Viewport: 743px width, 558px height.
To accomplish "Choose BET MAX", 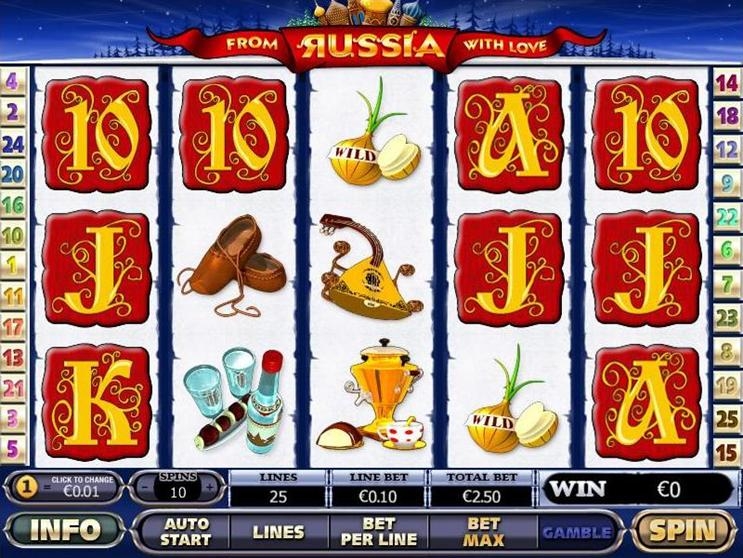I will coord(483,531).
